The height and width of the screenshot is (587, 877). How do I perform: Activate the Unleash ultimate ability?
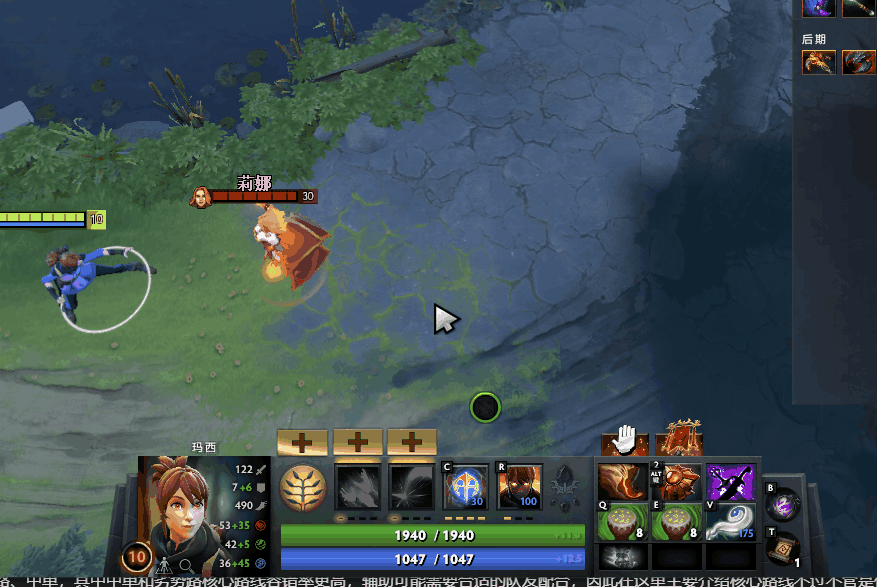click(x=519, y=485)
